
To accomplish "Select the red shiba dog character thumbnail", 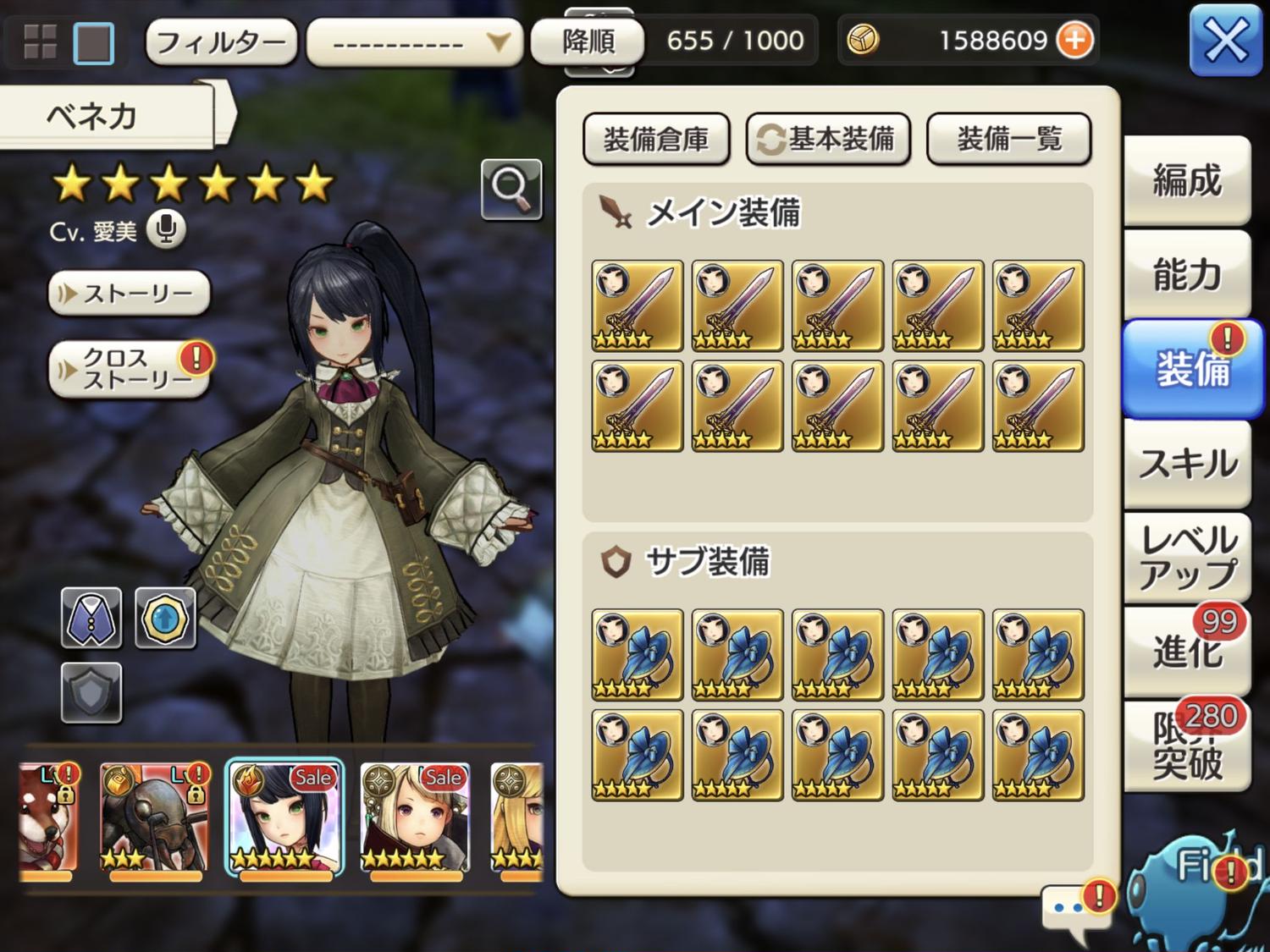I will (48, 817).
